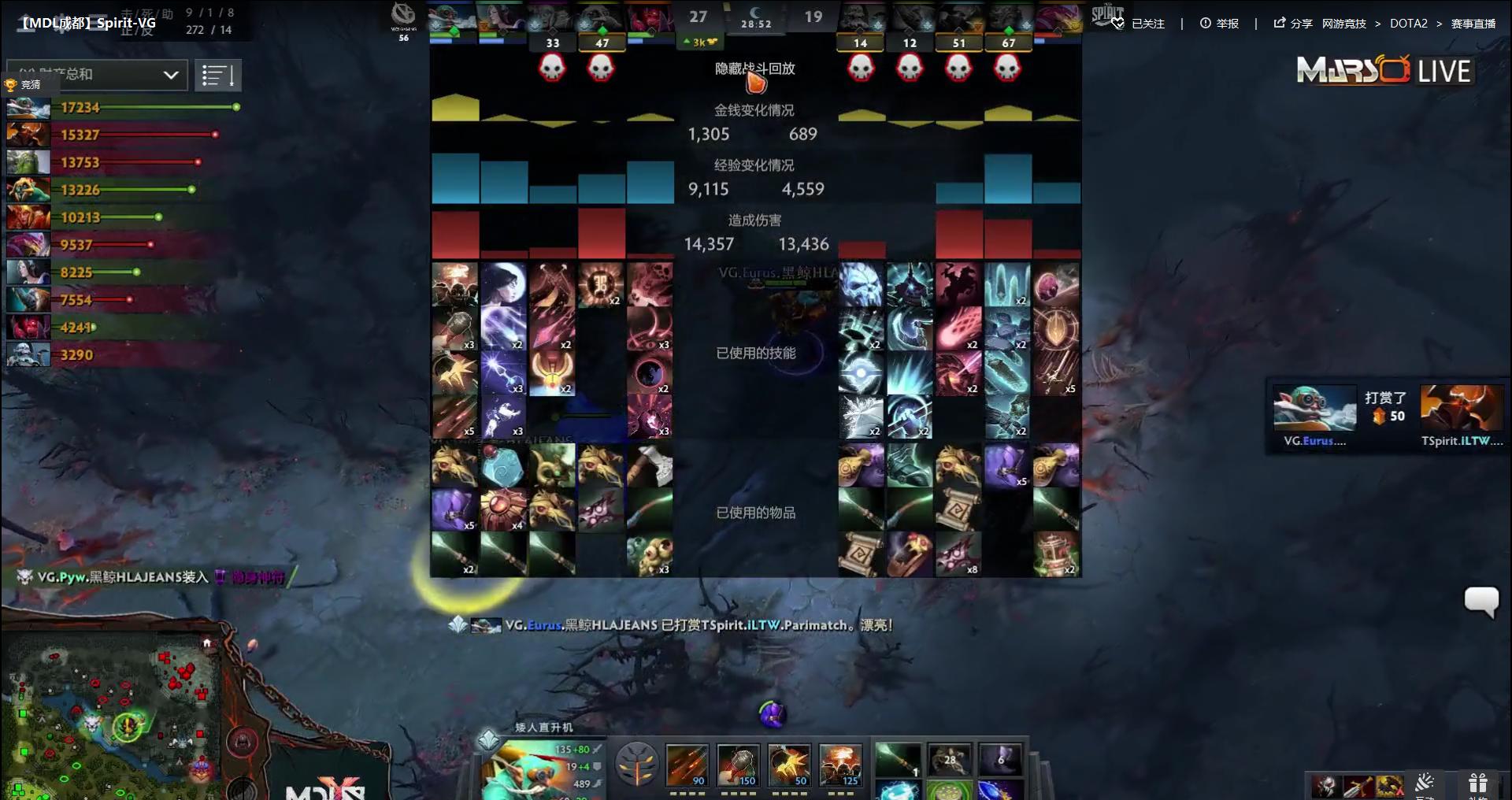
Task: Click the 分享 share icon
Action: click(x=1279, y=24)
